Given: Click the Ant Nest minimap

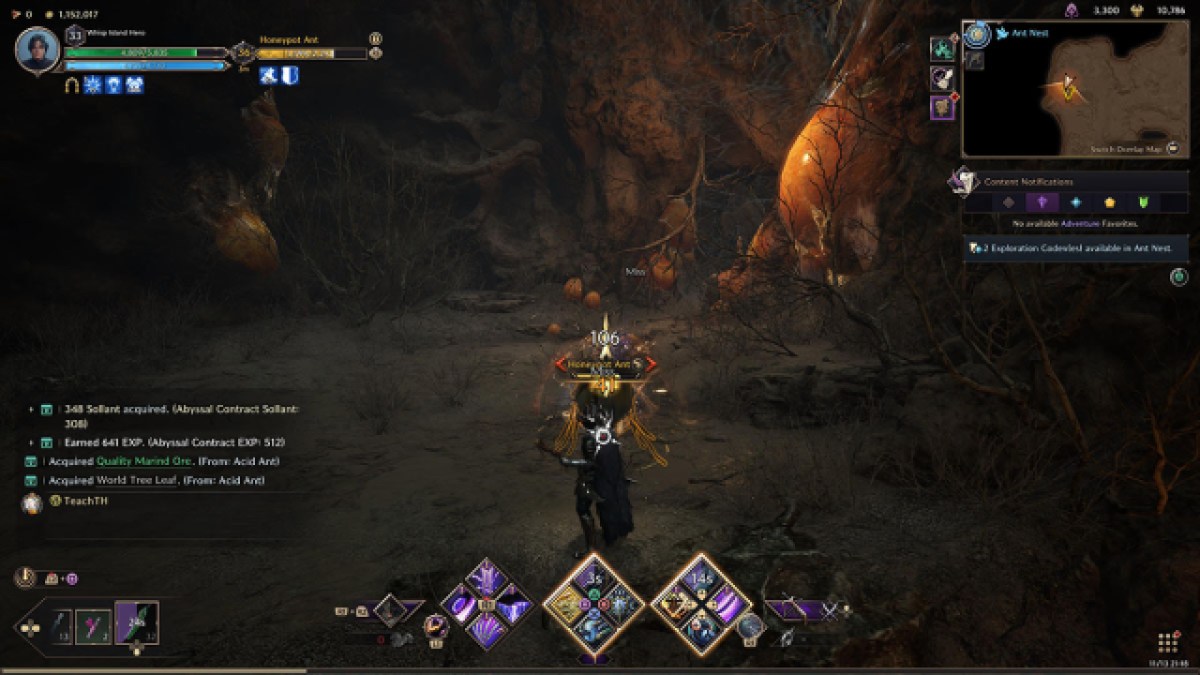Looking at the screenshot, I should (x=1075, y=90).
